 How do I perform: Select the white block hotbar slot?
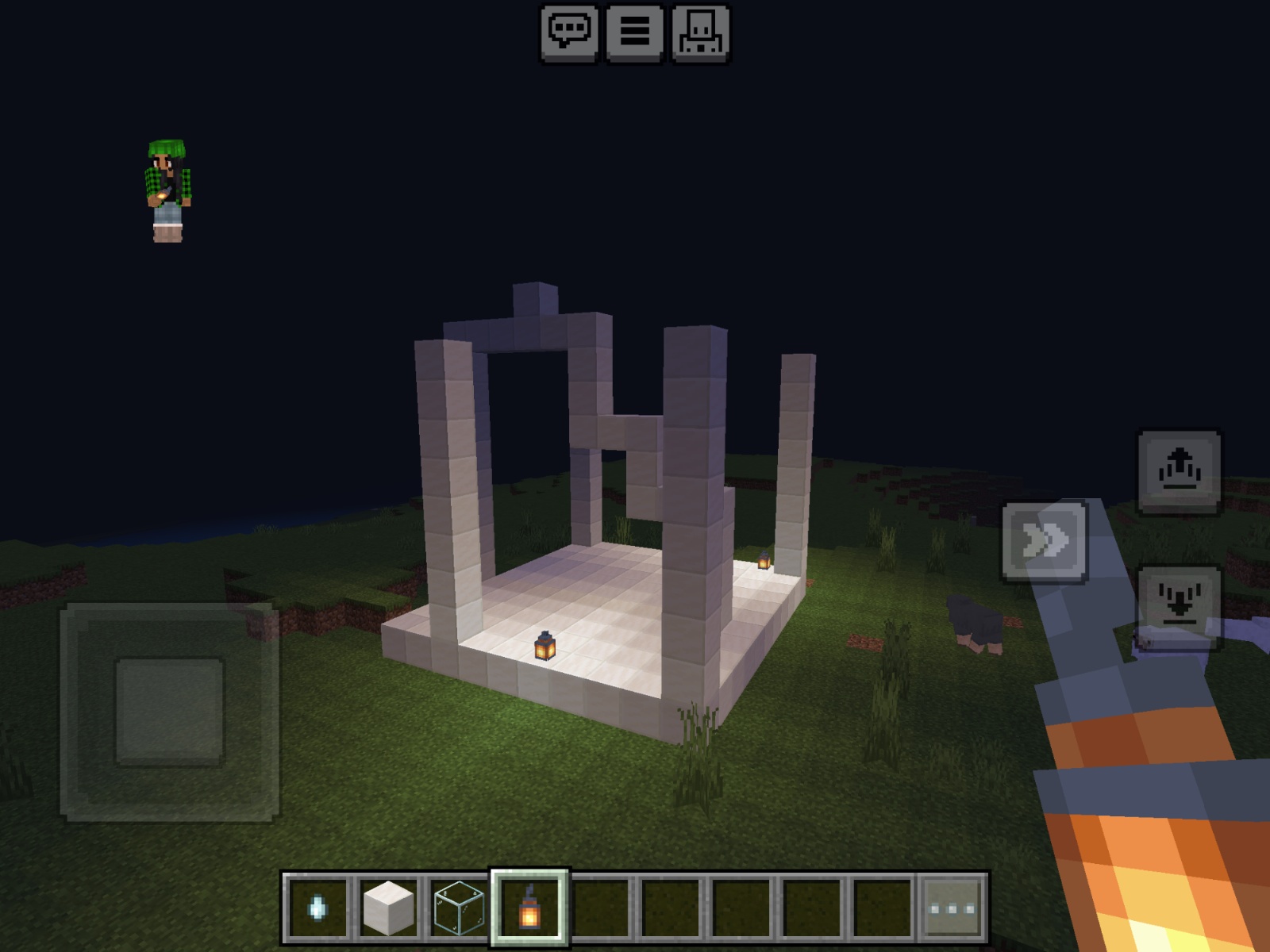388,908
